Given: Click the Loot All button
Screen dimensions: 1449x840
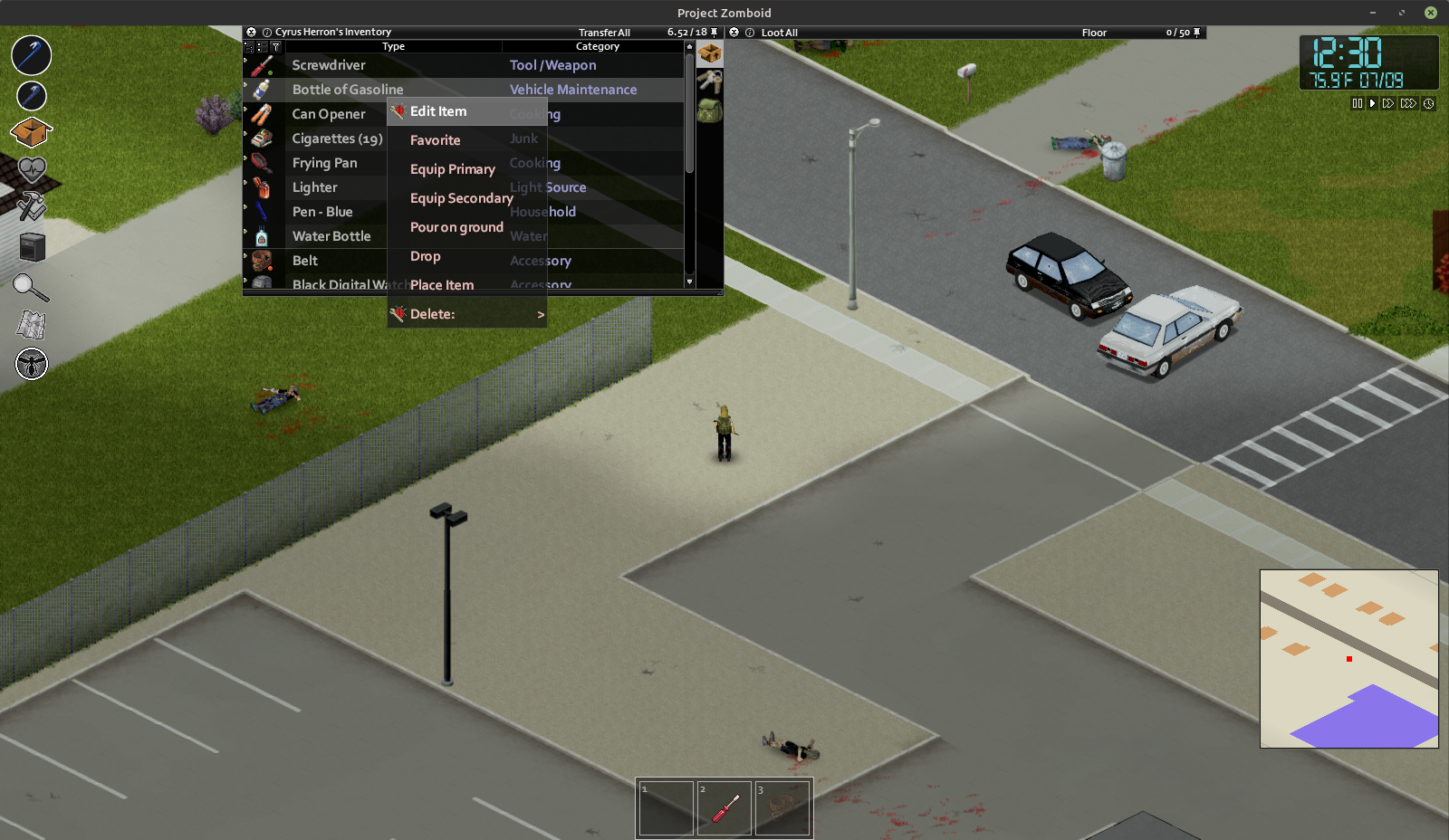Looking at the screenshot, I should tap(779, 33).
